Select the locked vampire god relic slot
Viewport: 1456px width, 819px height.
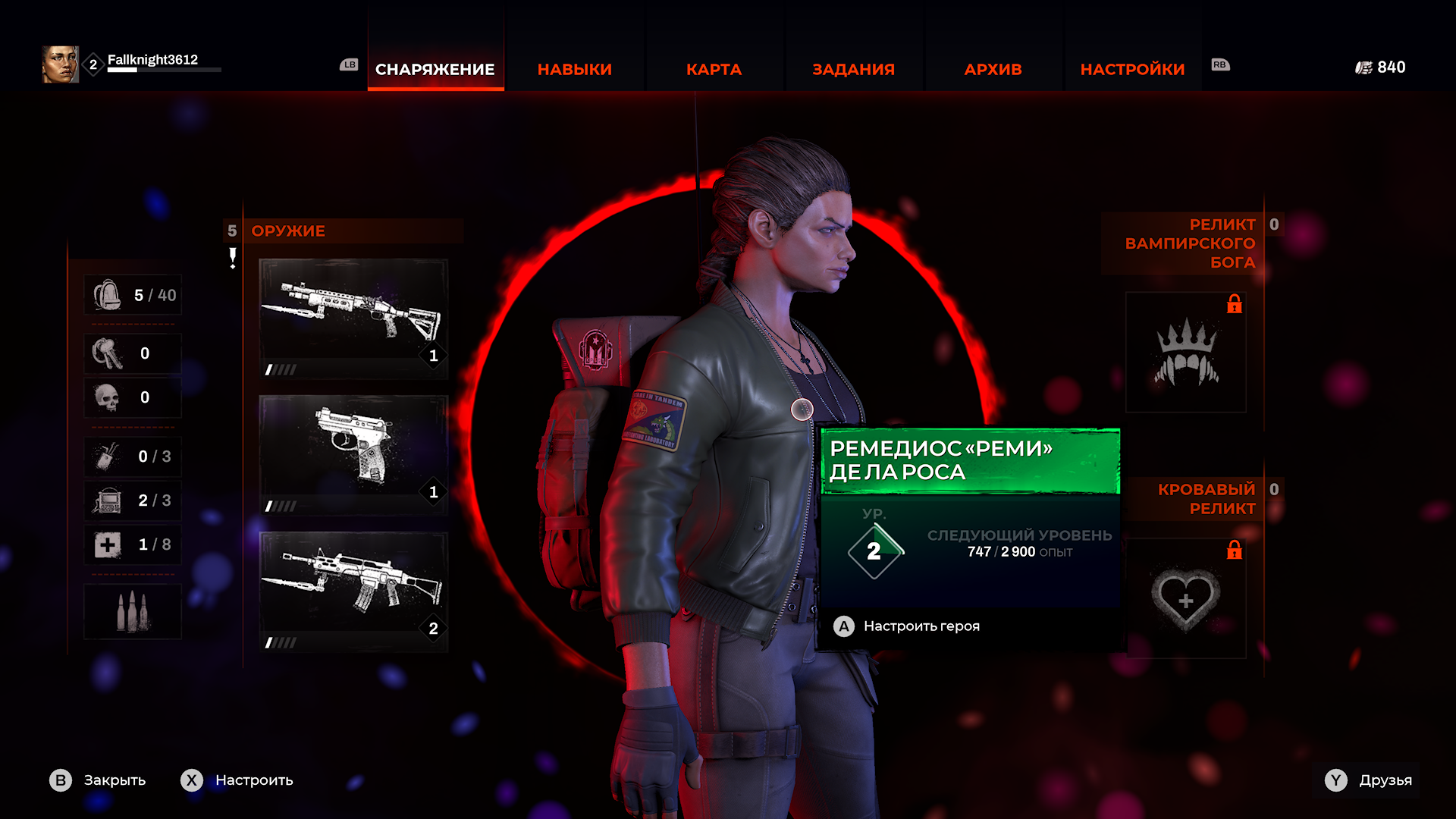point(1186,353)
